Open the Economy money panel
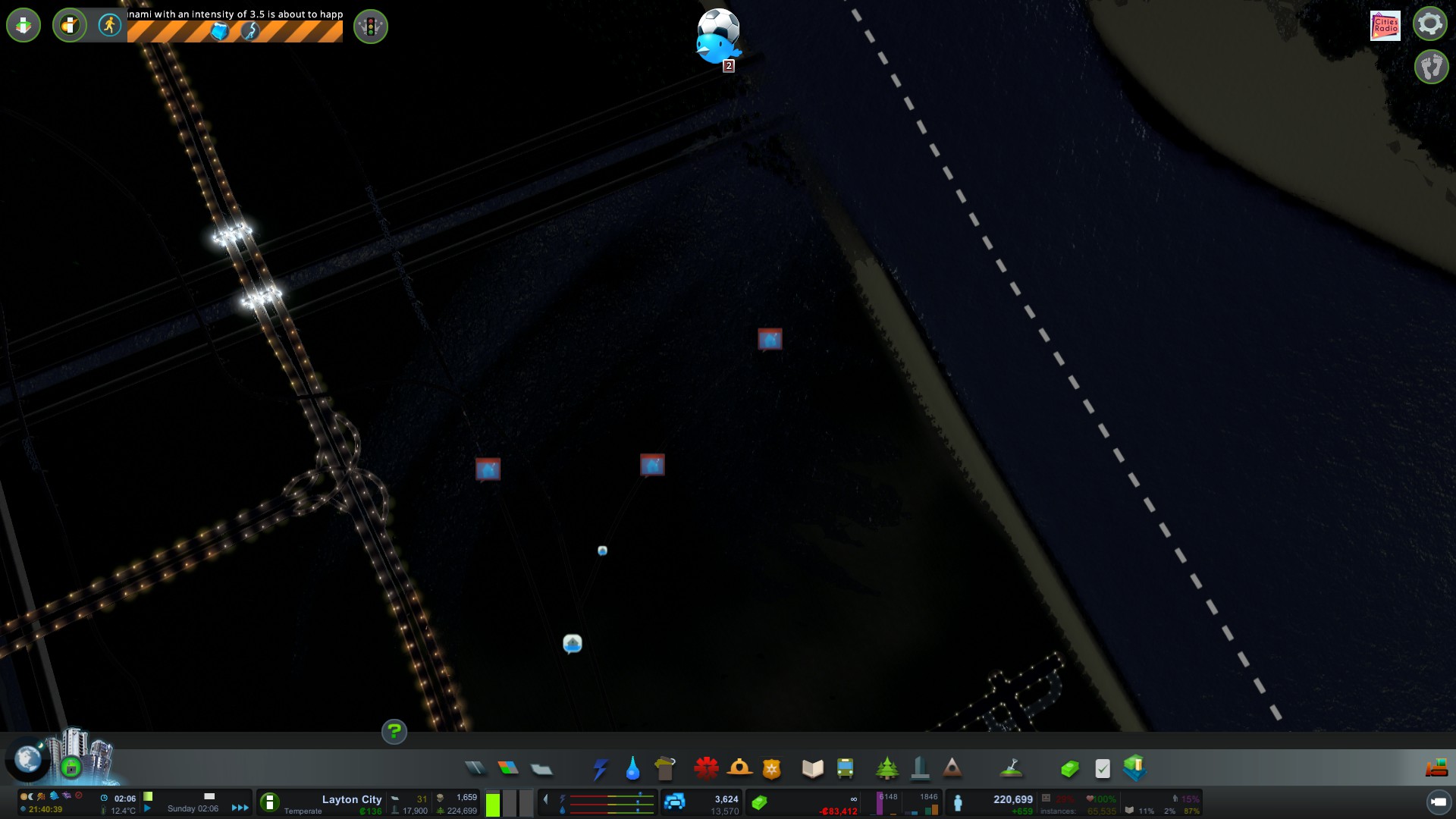Image resolution: width=1456 pixels, height=819 pixels. [1069, 769]
